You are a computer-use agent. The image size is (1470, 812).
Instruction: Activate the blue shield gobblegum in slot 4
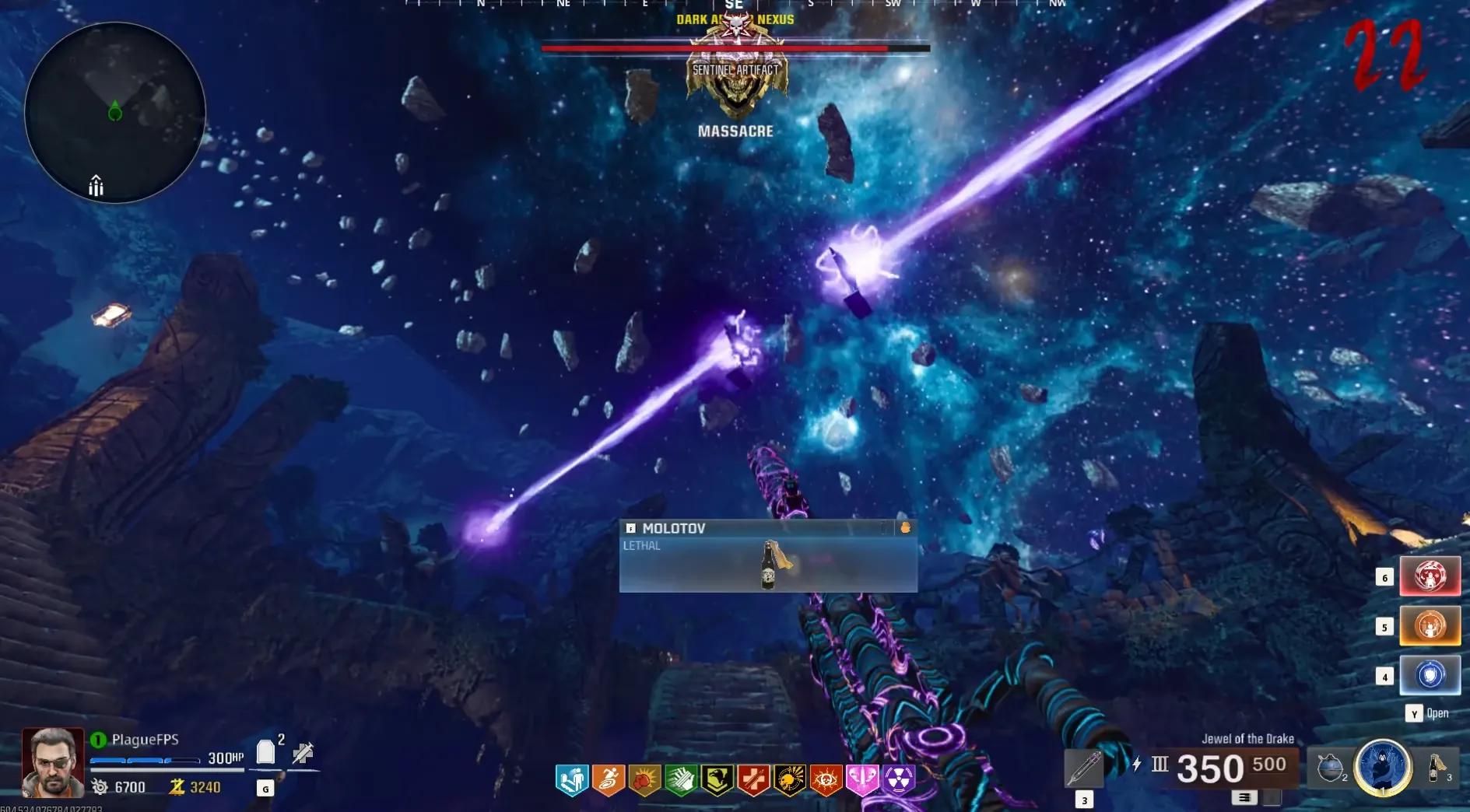pos(1430,675)
